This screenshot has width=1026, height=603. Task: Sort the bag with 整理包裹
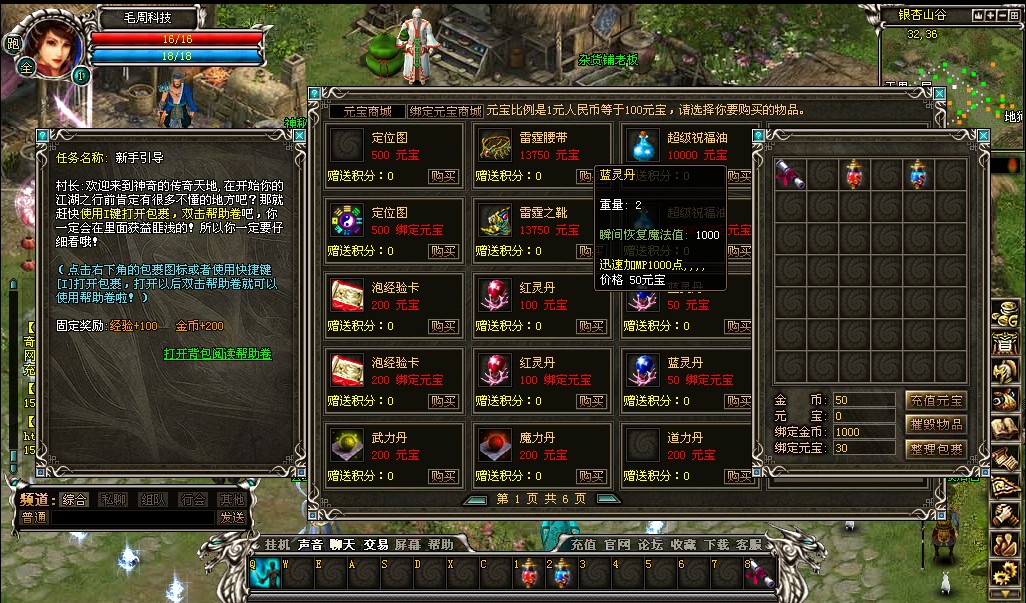pyautogui.click(x=935, y=450)
